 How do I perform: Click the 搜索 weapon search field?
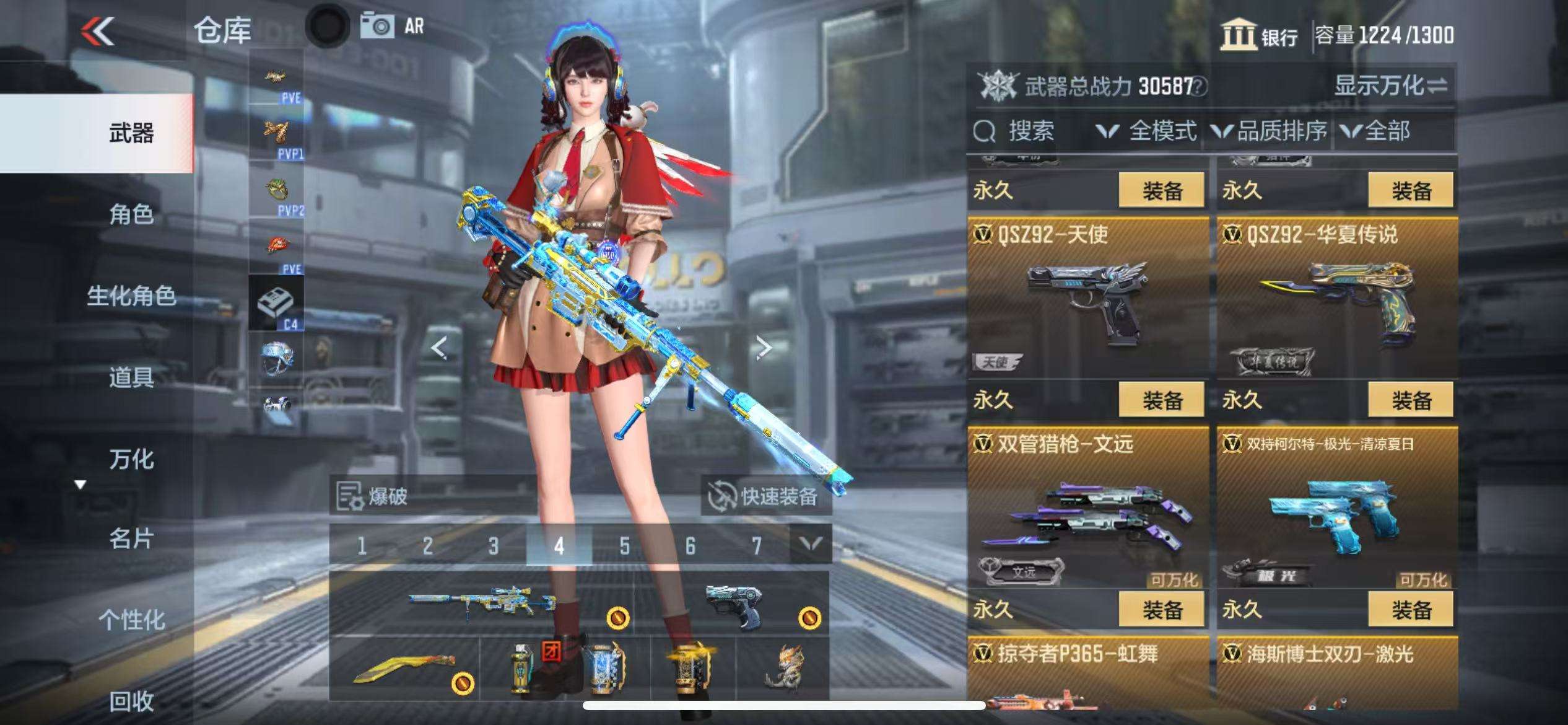(1031, 131)
